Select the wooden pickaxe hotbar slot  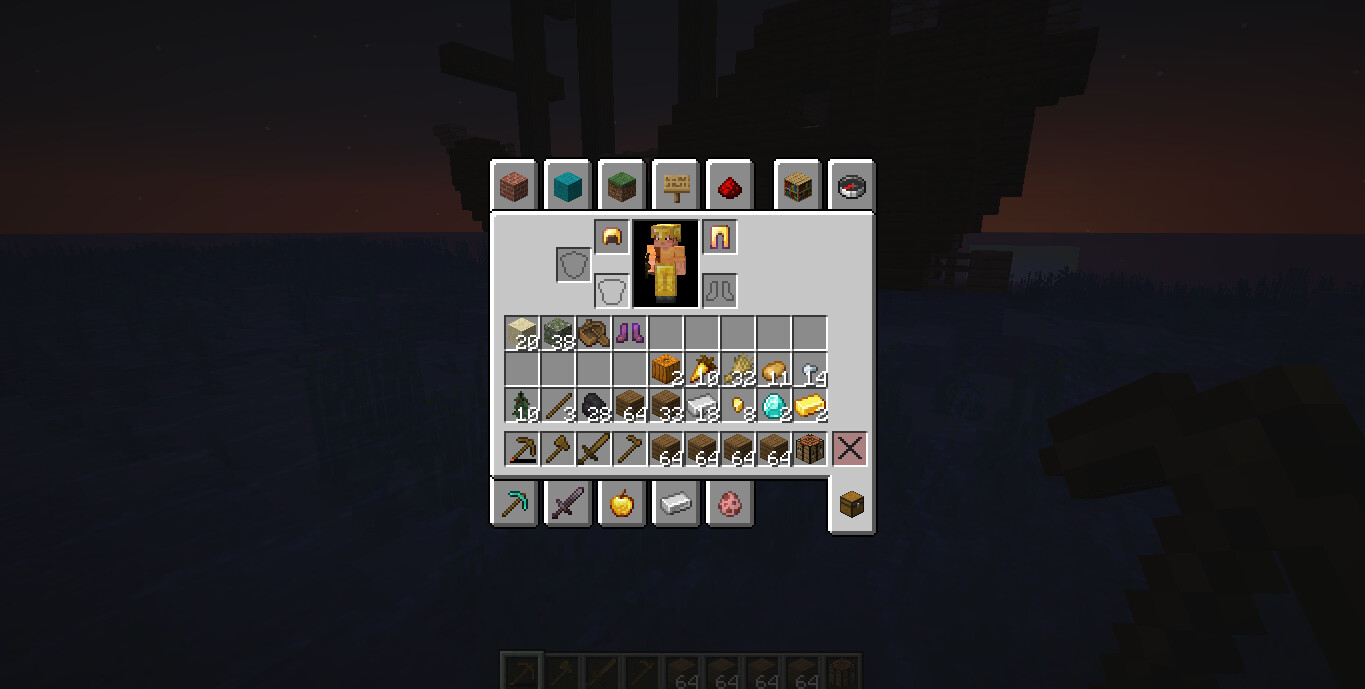tap(522, 450)
